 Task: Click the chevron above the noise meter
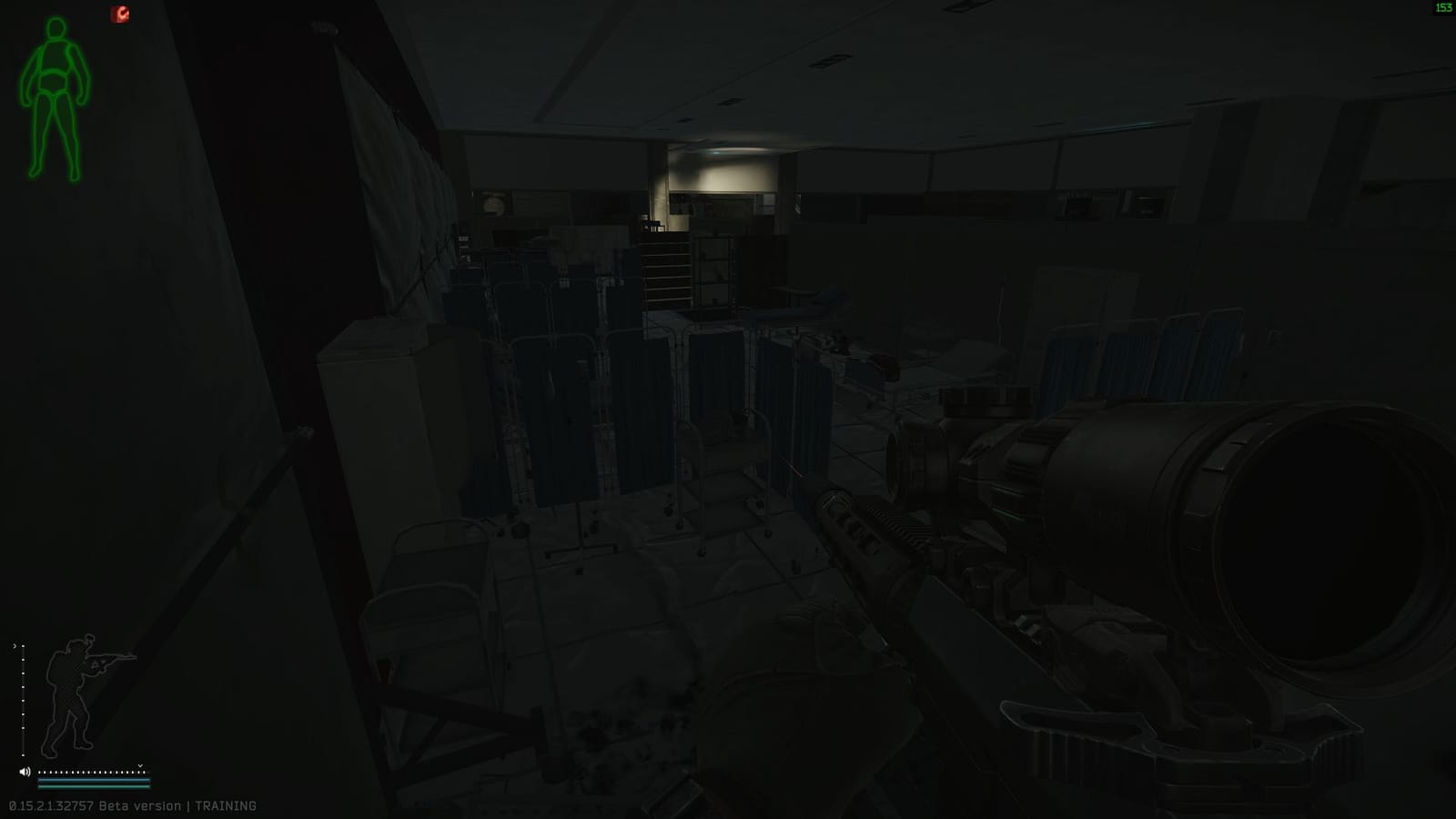[140, 765]
